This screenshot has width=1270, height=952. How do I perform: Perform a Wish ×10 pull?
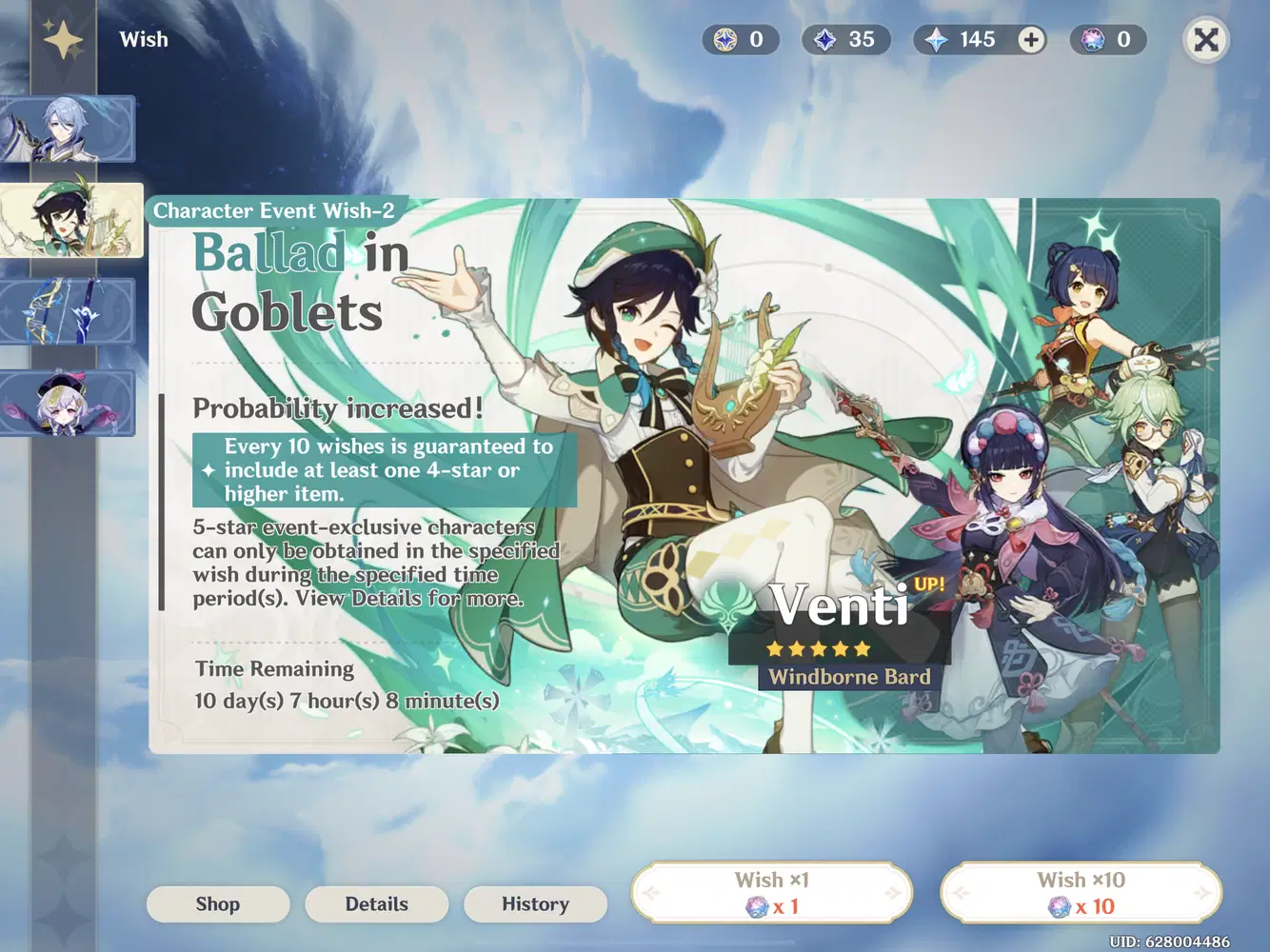1079,891
